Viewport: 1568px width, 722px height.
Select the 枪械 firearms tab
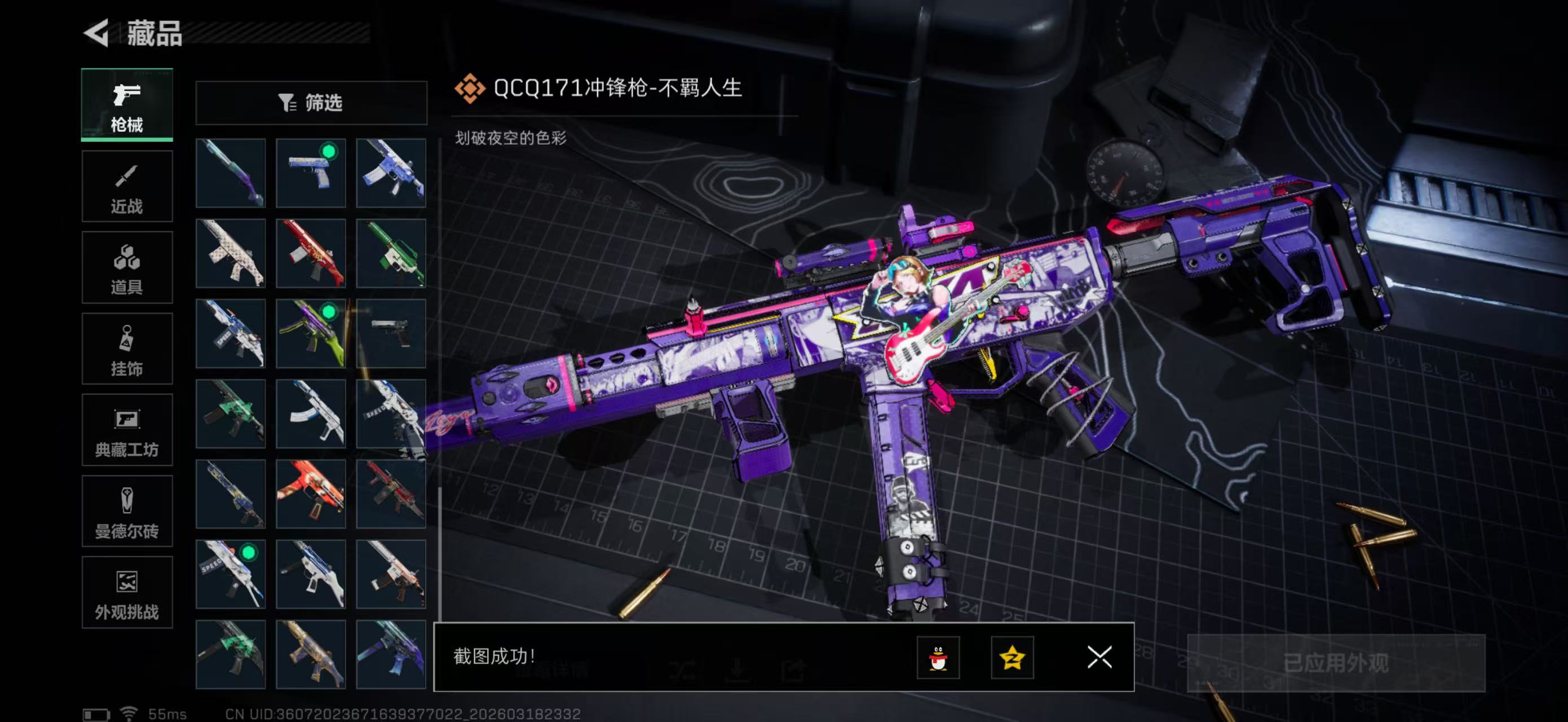point(127,105)
